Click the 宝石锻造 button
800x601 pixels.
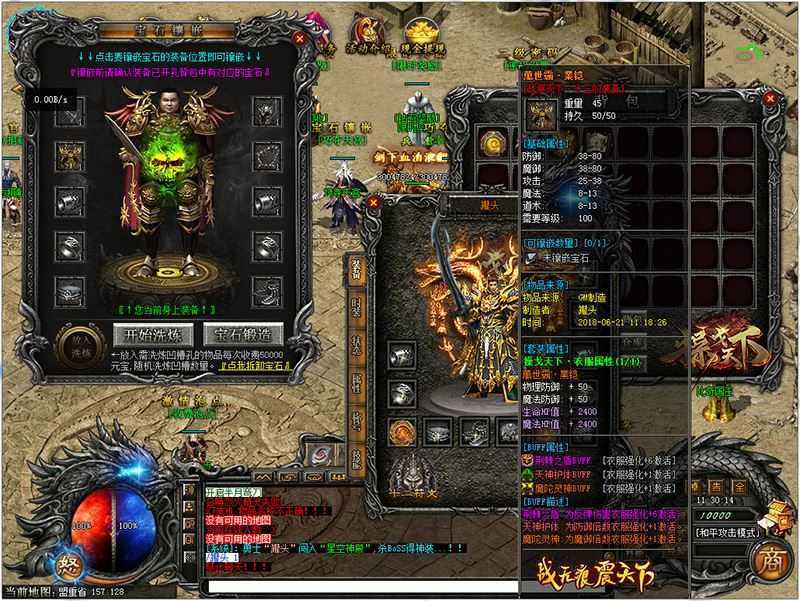click(x=243, y=333)
